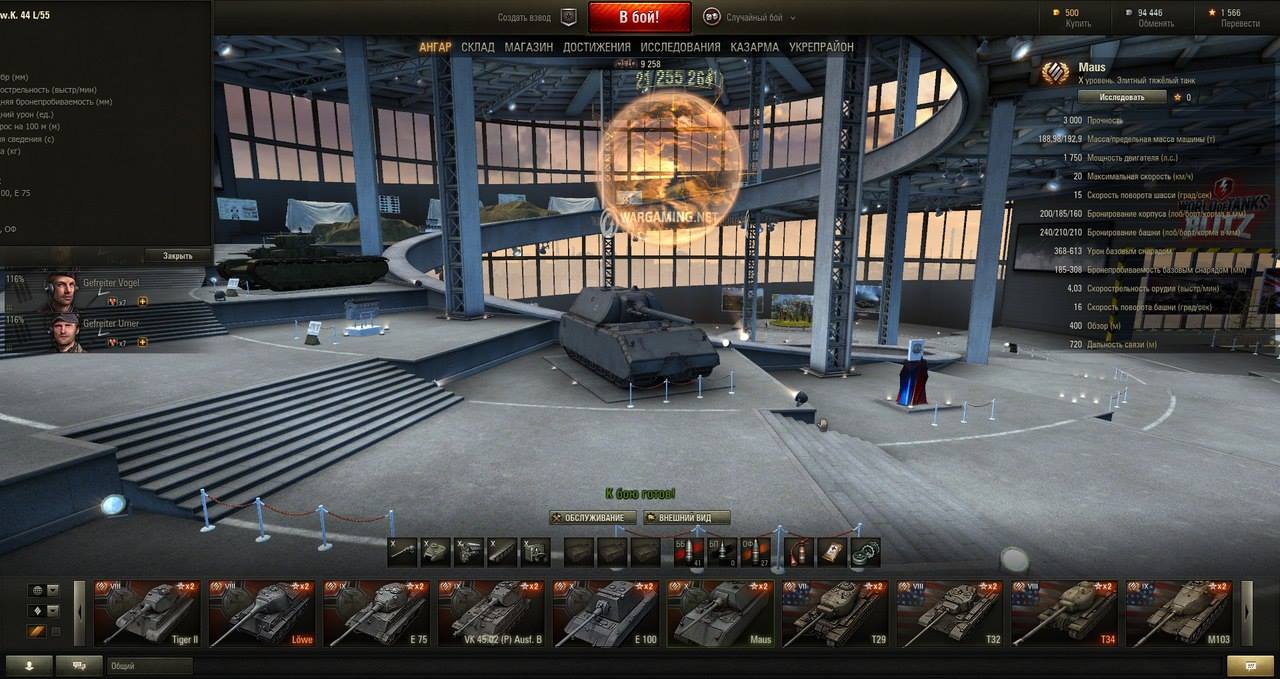Show the ДОСТИЖЕНИЯ tab
Image resolution: width=1280 pixels, height=679 pixels.
(x=596, y=47)
